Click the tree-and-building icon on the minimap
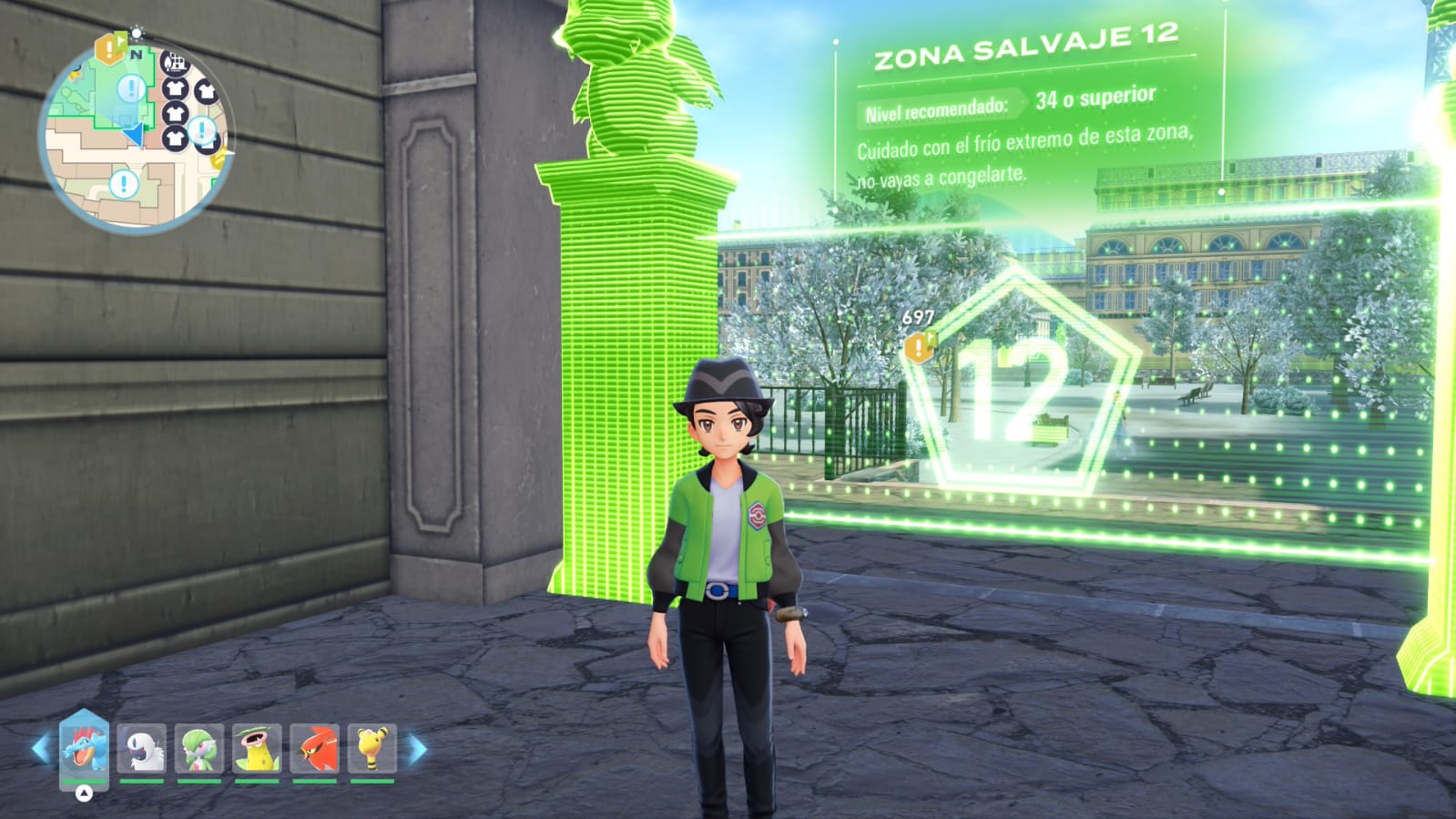The image size is (1456, 819). point(174,63)
